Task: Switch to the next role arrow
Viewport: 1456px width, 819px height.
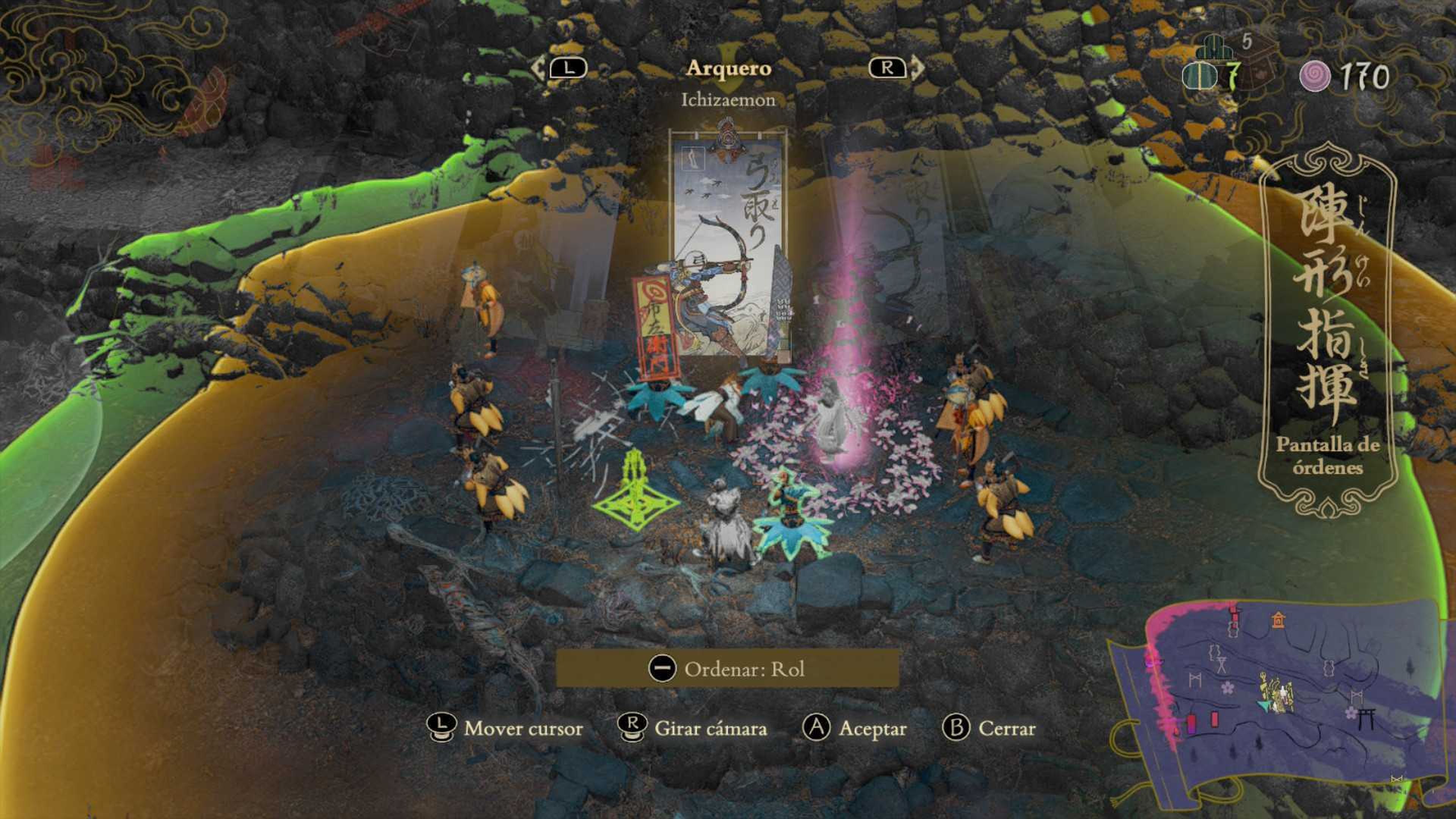Action: coord(896,68)
